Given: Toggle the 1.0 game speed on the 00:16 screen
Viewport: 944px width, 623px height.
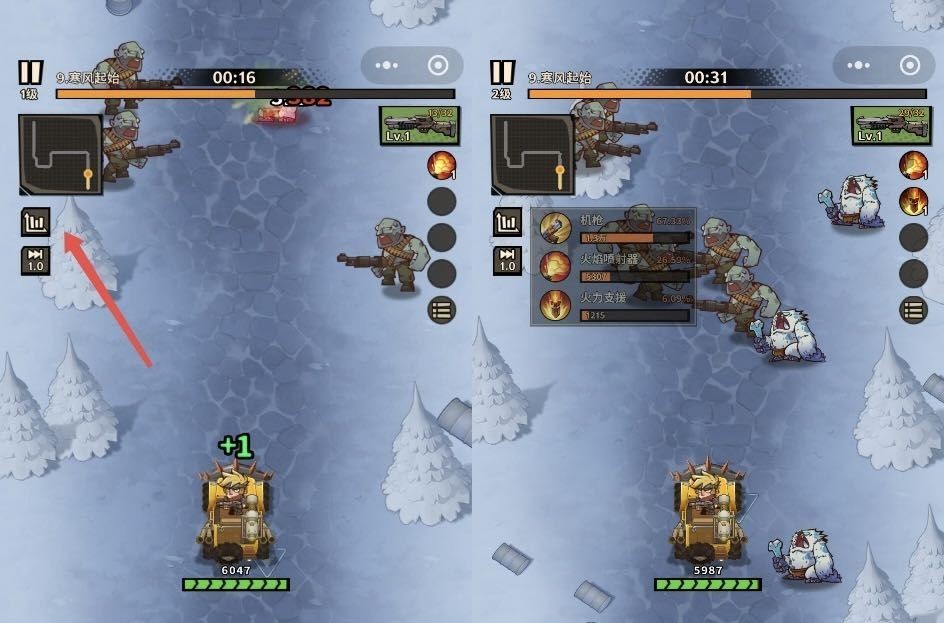Looking at the screenshot, I should (x=35, y=261).
